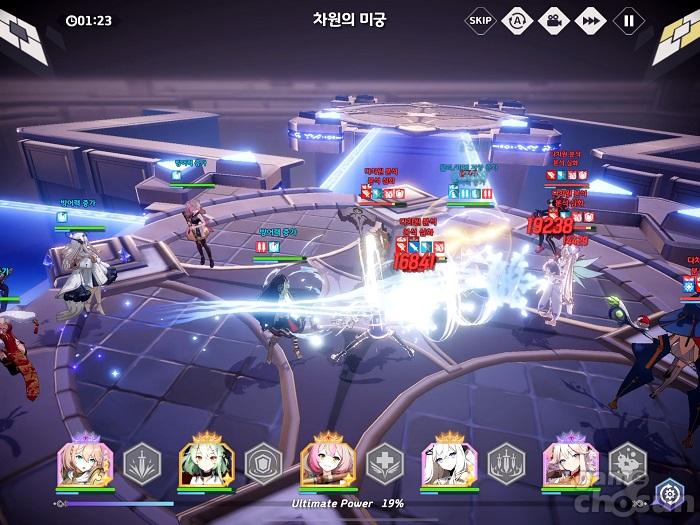Select the blonde-haired hero portrait

[85, 464]
